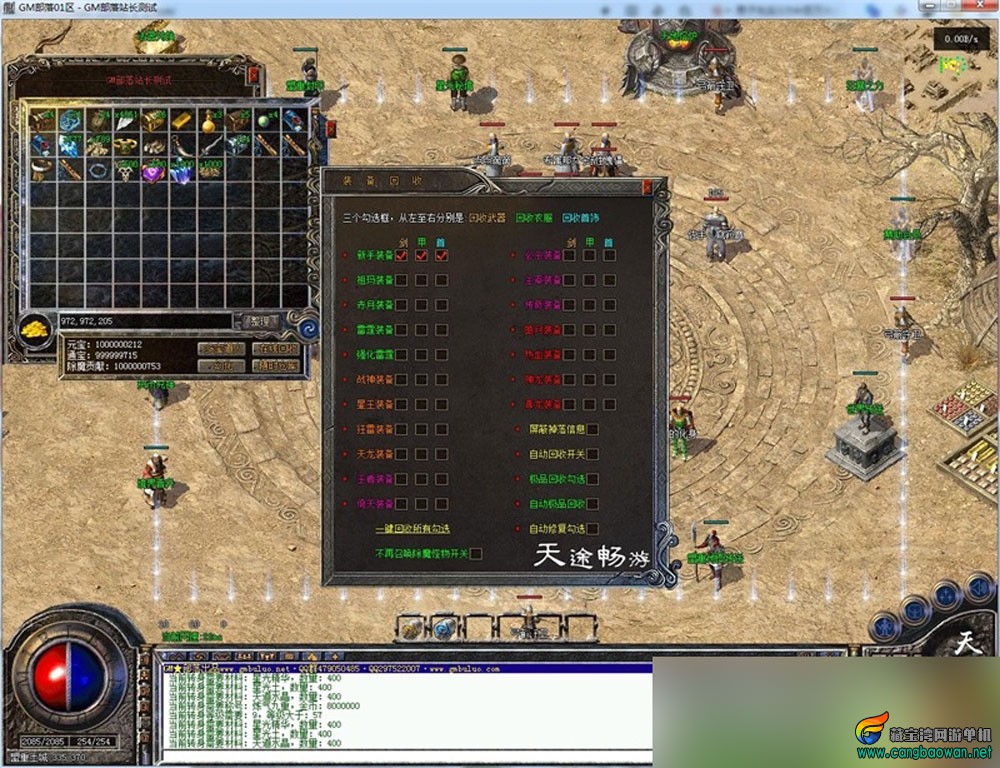The width and height of the screenshot is (1000, 768).
Task: Check the 自动修复勾选 box
Action: [x=593, y=529]
